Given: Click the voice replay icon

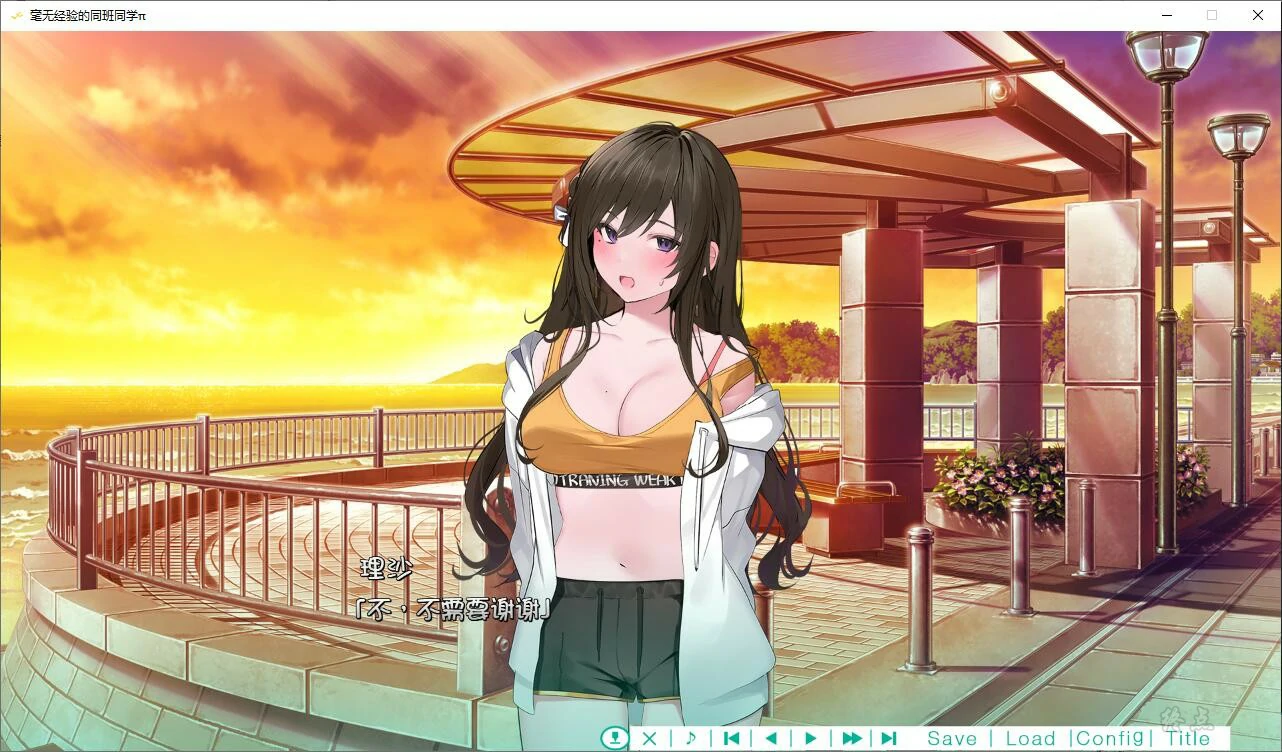Looking at the screenshot, I should tap(615, 738).
